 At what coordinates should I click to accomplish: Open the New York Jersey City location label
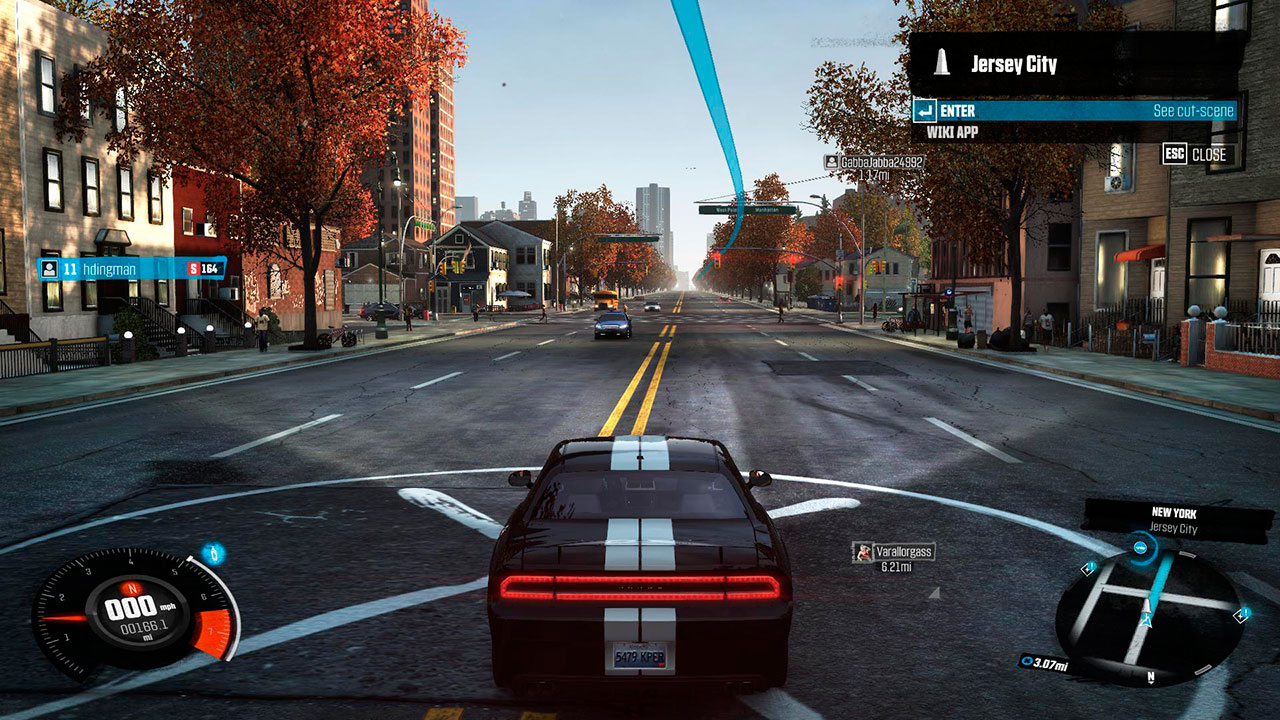pyautogui.click(x=1172, y=520)
